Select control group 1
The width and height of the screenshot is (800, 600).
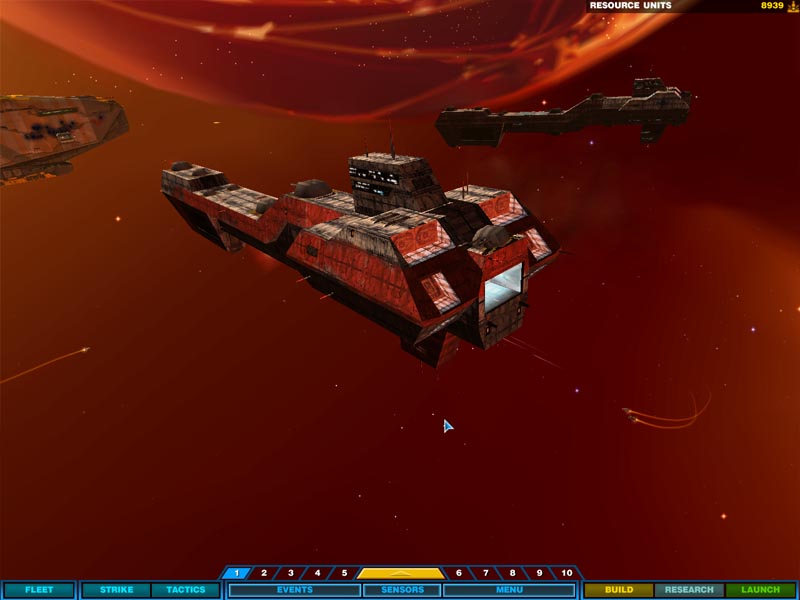point(237,573)
